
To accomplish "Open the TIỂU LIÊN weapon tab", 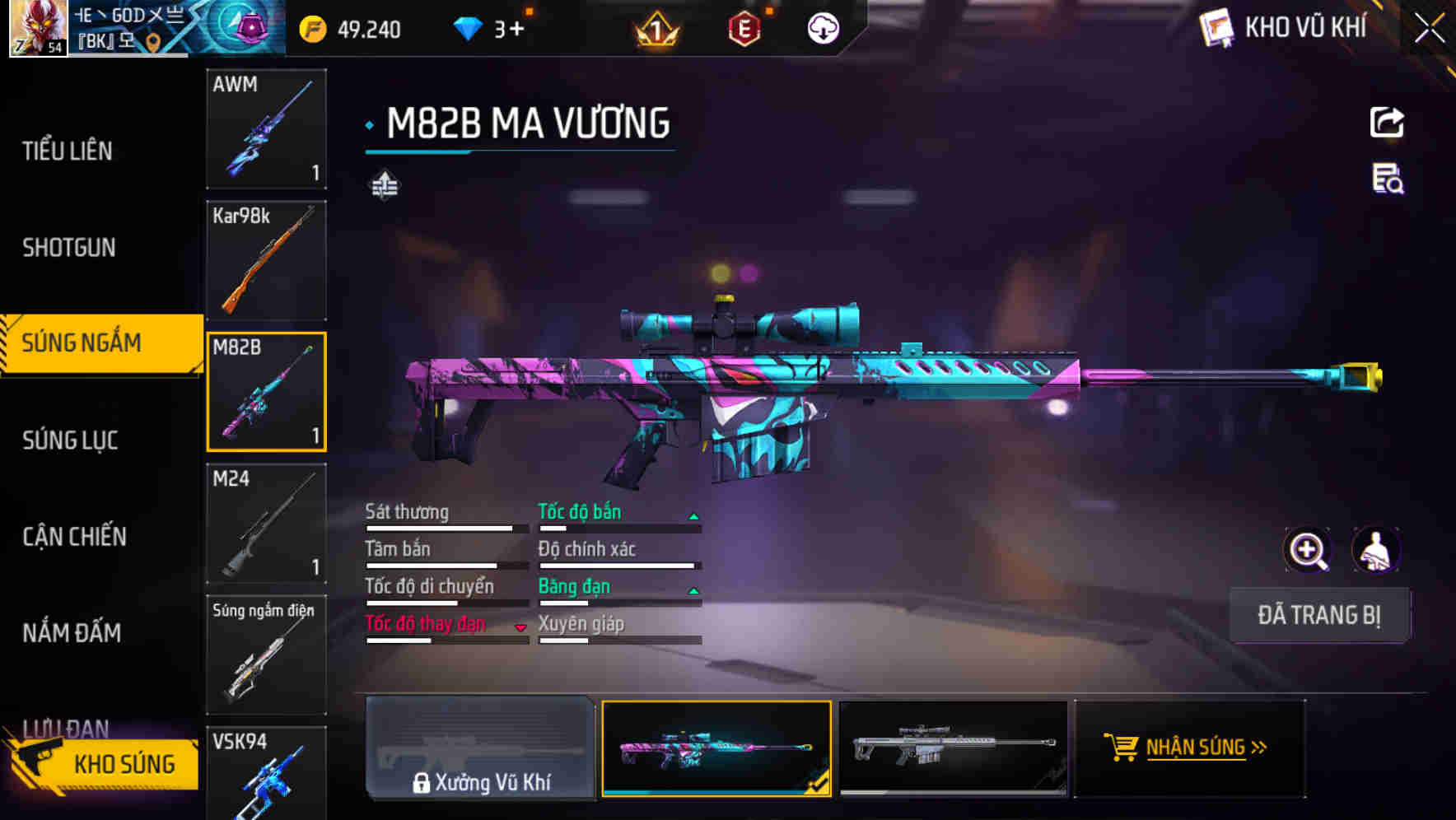I will click(x=70, y=151).
